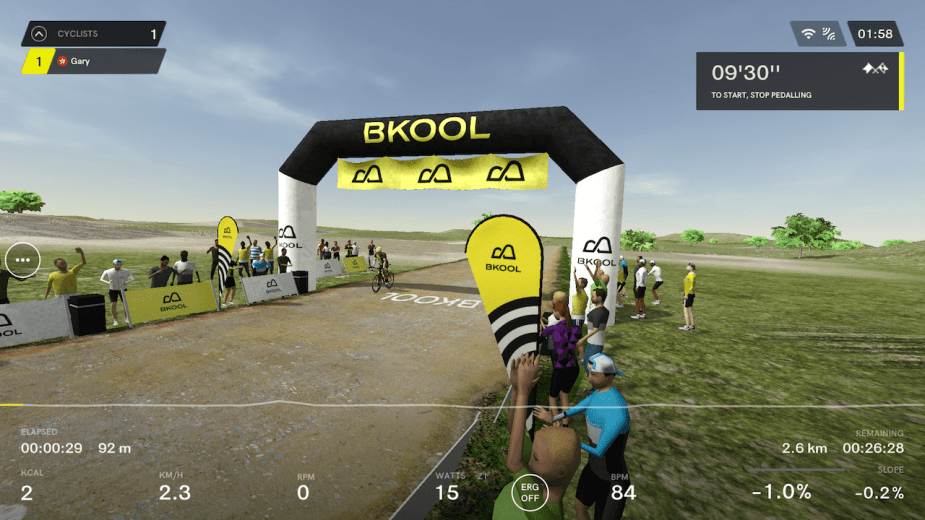Select Gary in the cyclists list
925x520 pixels.
point(92,61)
